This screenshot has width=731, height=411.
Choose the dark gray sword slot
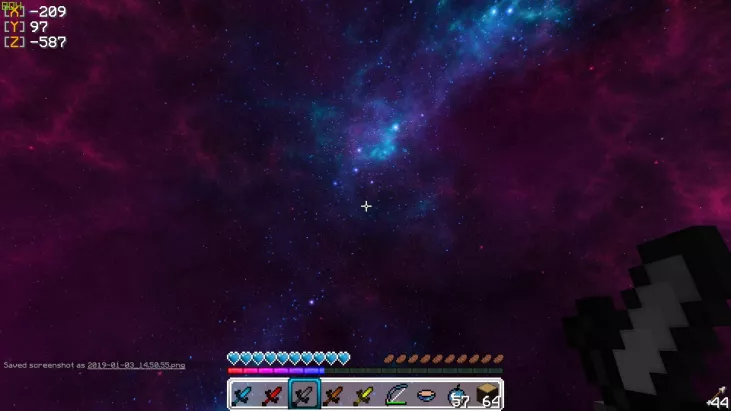pos(304,395)
